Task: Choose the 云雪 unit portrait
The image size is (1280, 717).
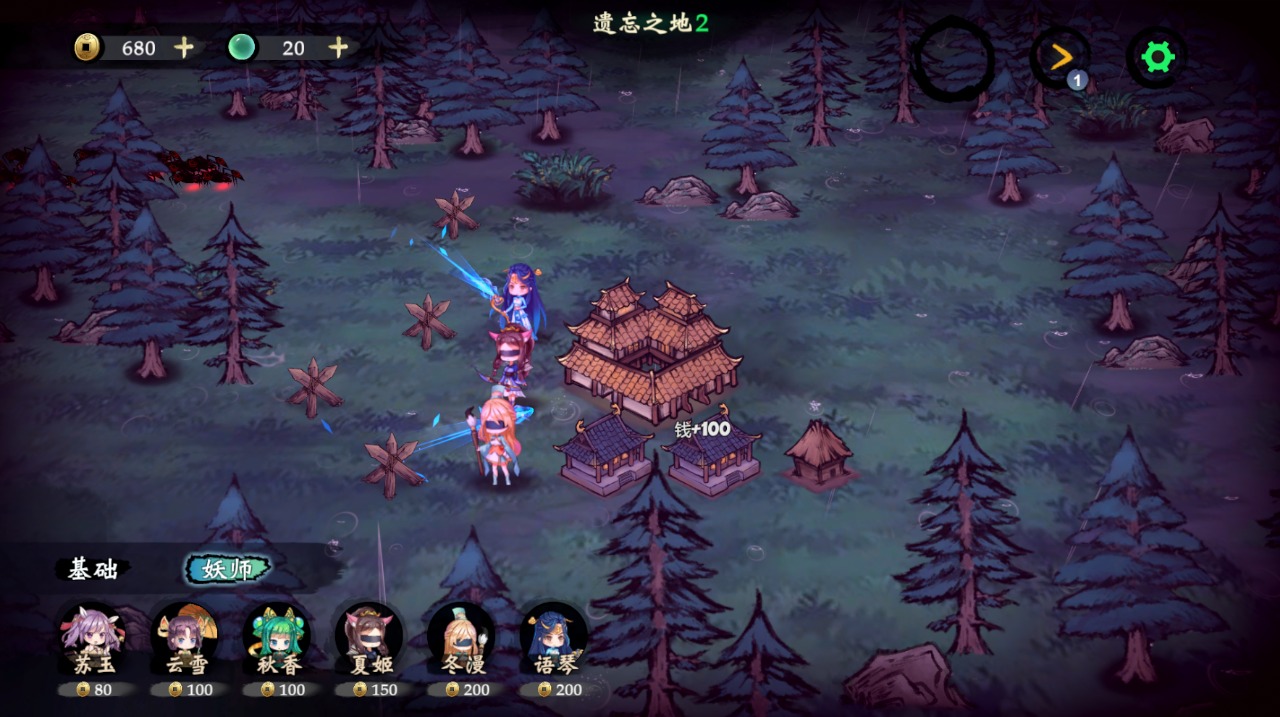Action: click(x=185, y=638)
